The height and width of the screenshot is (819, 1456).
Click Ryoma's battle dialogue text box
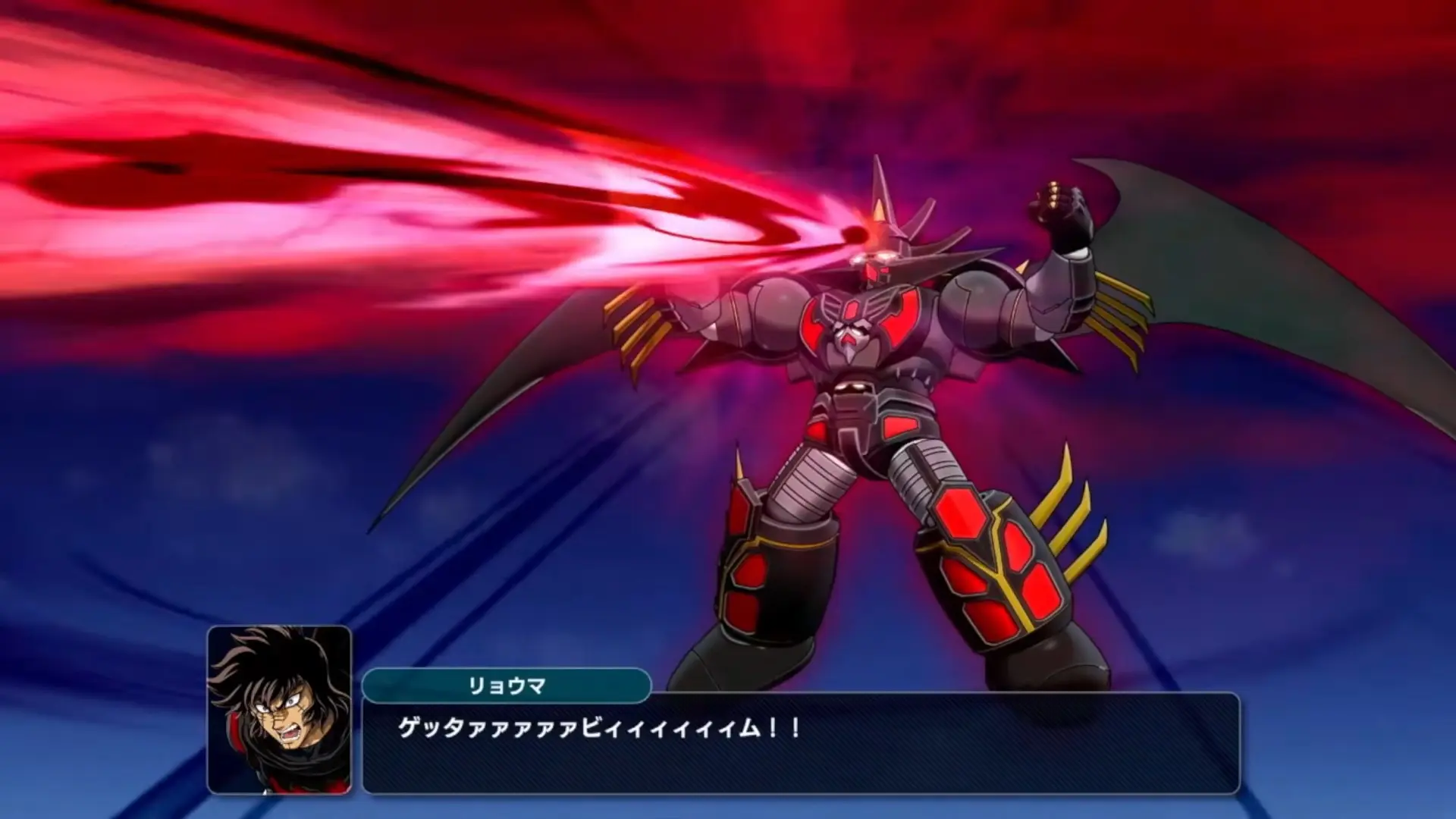pos(800,743)
